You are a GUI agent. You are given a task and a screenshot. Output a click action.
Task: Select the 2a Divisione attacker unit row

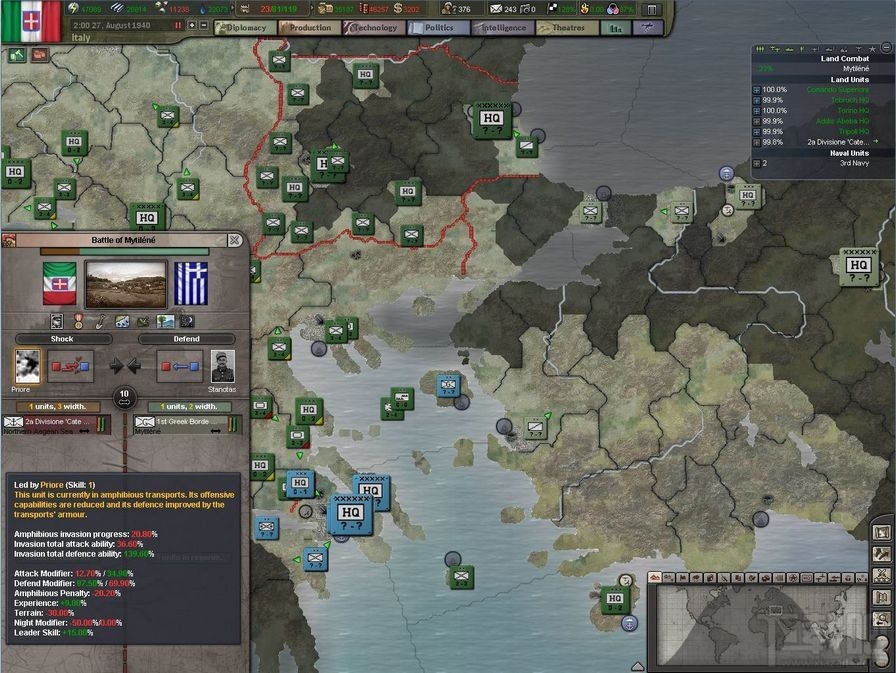point(55,426)
